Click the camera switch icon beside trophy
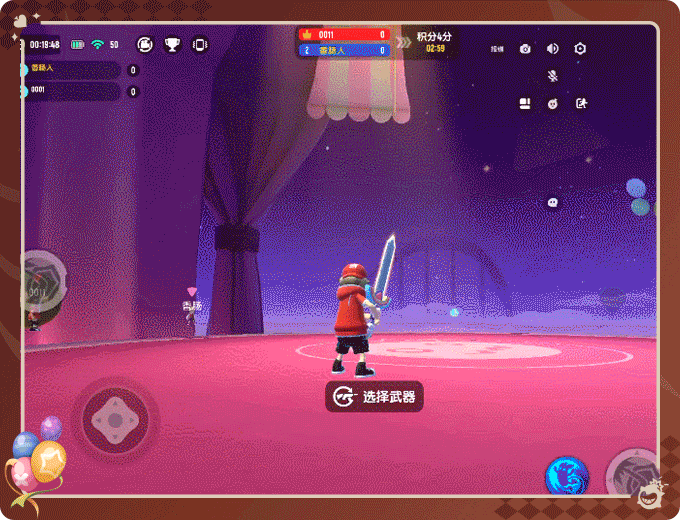 [145, 44]
